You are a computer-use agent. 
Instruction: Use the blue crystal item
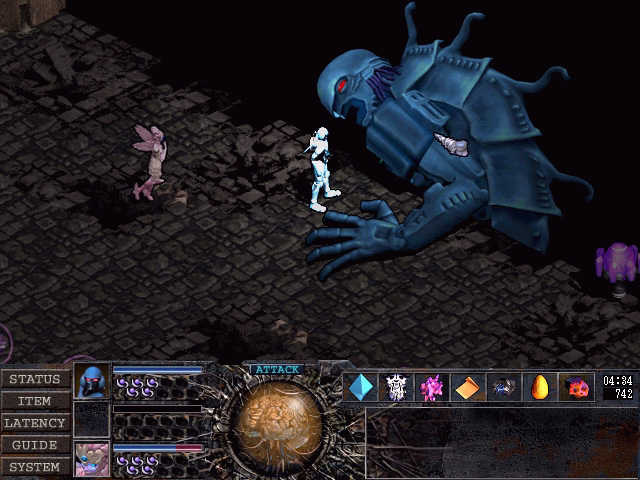click(360, 387)
